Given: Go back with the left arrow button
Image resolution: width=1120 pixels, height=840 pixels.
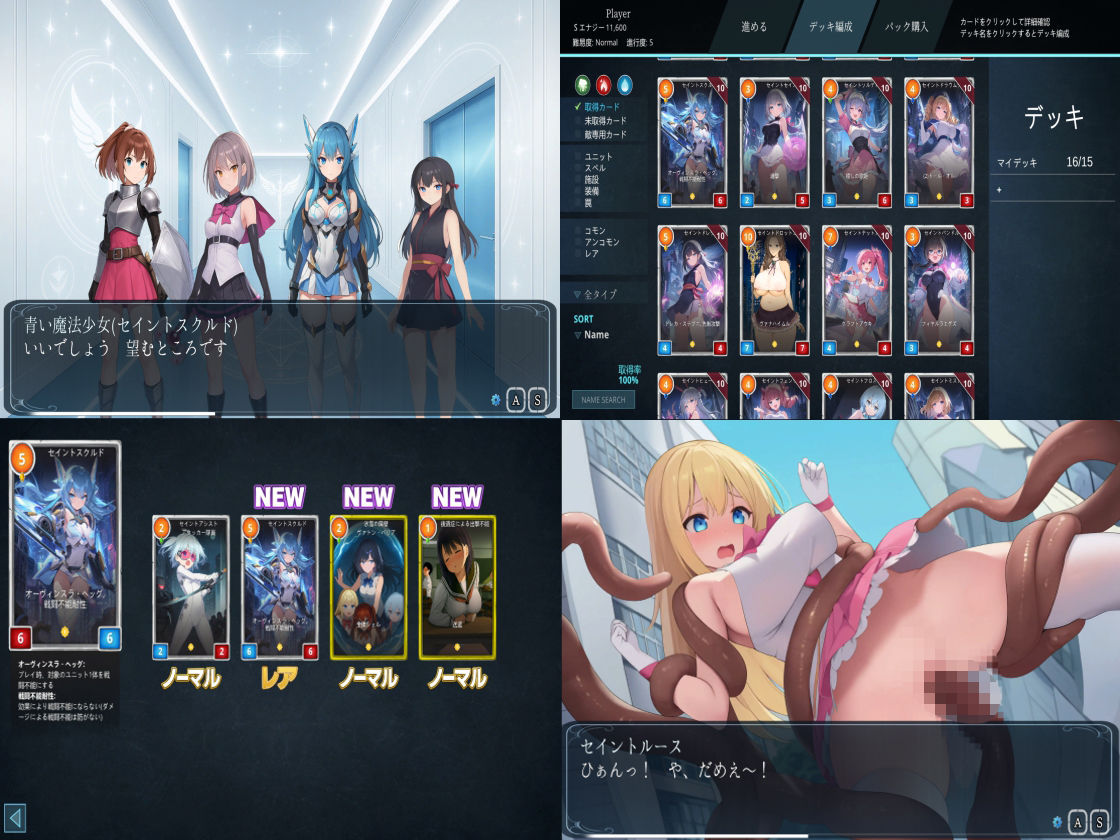Looking at the screenshot, I should tap(14, 818).
